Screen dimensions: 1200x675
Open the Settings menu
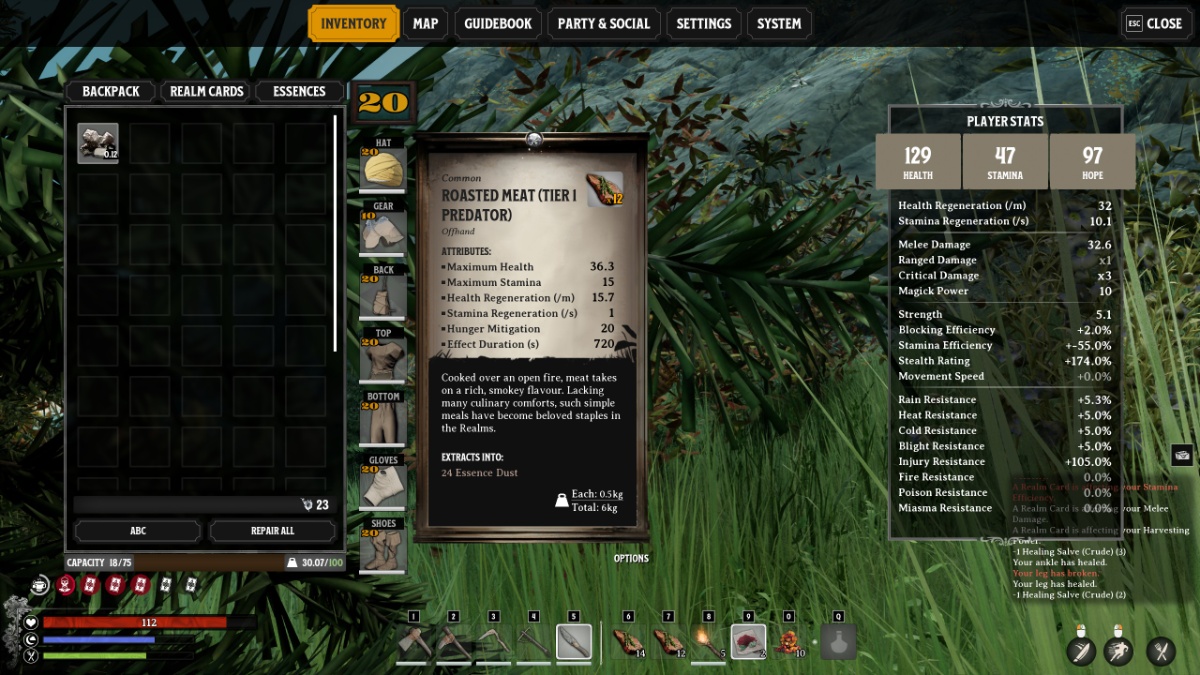tap(704, 24)
